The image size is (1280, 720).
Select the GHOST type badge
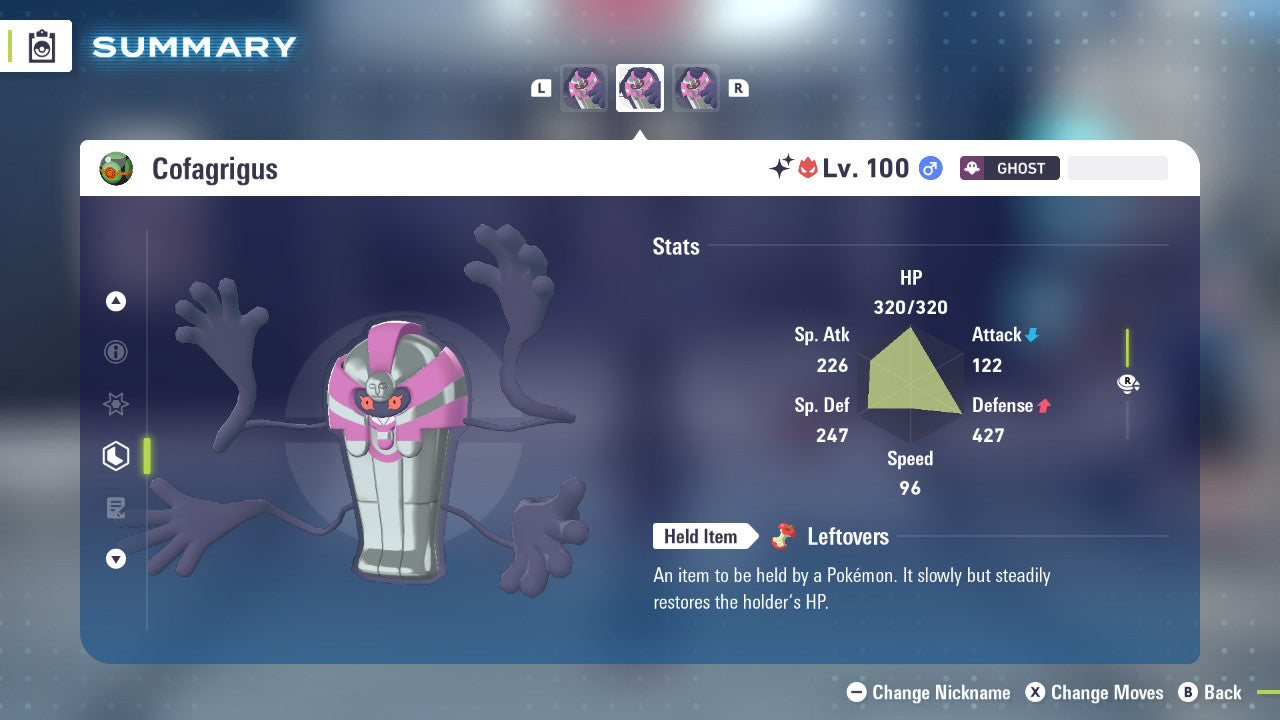[1009, 168]
